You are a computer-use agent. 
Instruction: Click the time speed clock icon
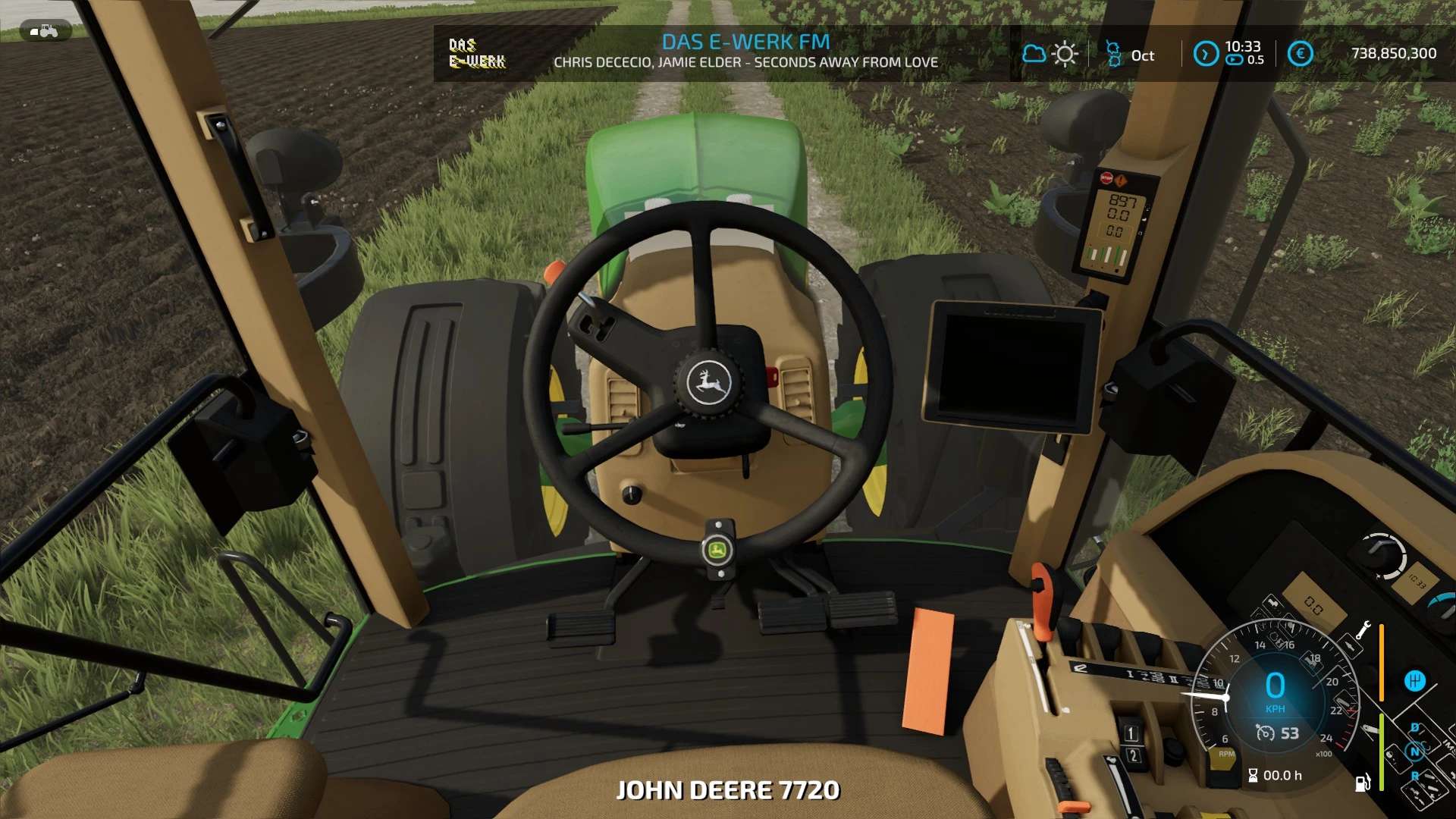(1206, 54)
